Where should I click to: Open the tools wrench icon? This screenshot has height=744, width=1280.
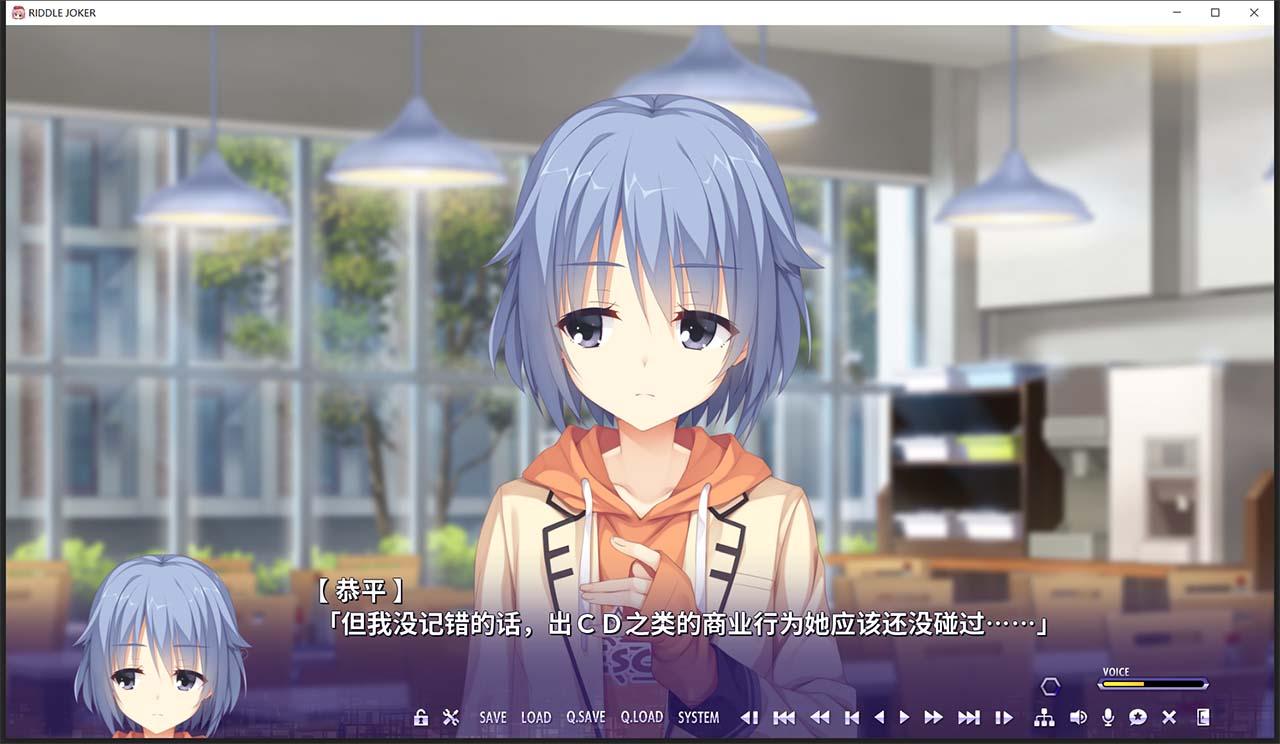pyautogui.click(x=449, y=717)
